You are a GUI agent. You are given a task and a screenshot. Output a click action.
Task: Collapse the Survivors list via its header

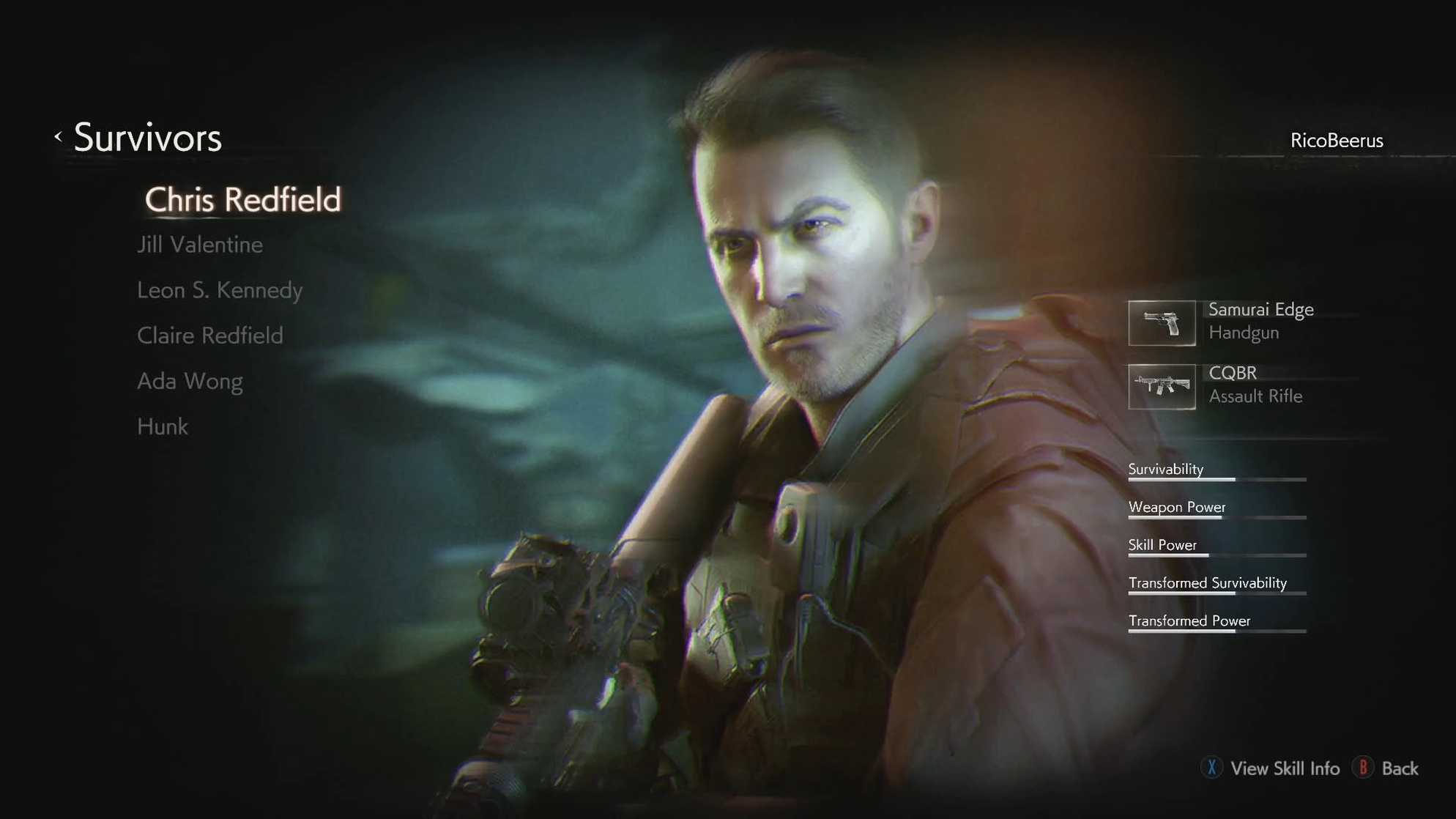[148, 138]
